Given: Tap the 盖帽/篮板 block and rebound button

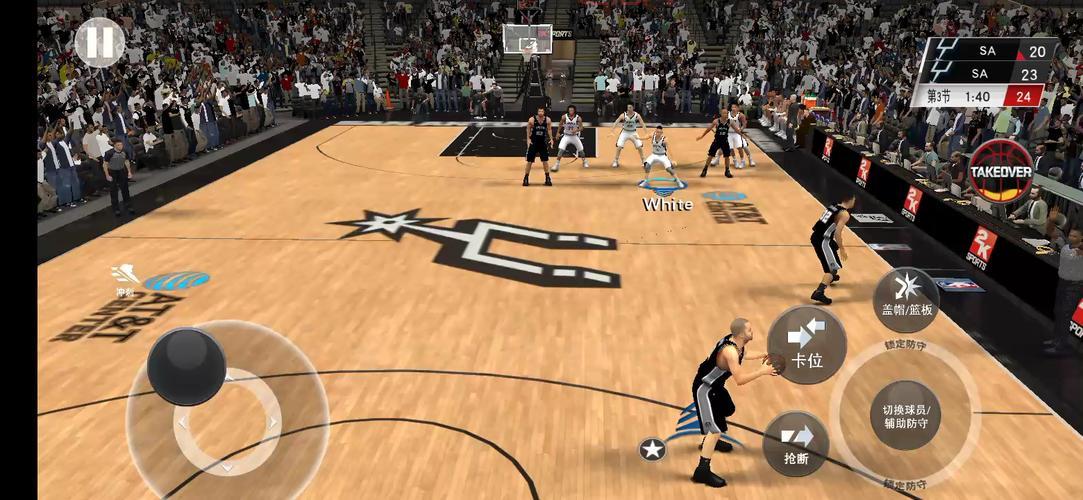Looking at the screenshot, I should (x=906, y=299).
